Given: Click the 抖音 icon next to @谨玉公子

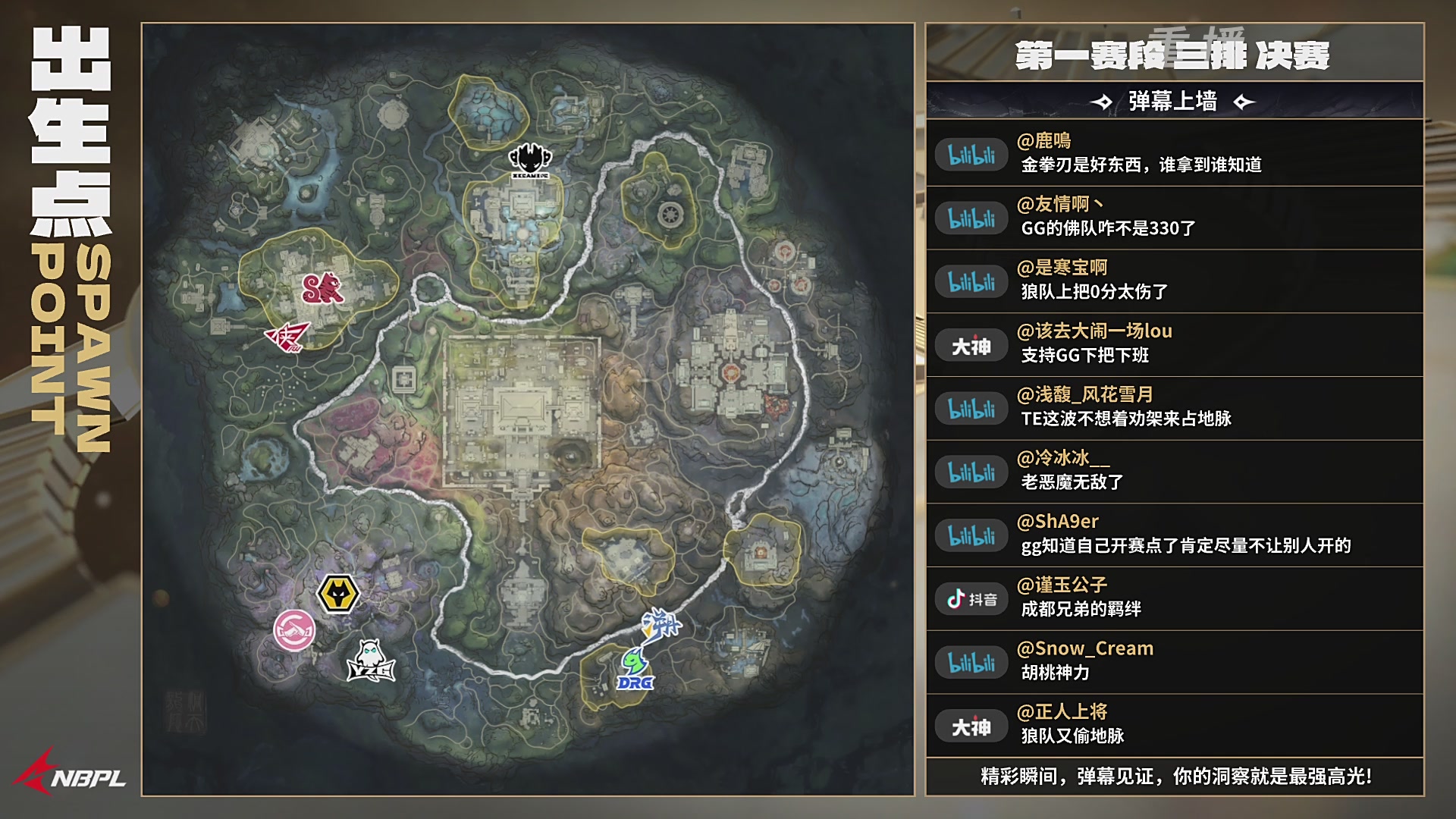Looking at the screenshot, I should (x=971, y=598).
